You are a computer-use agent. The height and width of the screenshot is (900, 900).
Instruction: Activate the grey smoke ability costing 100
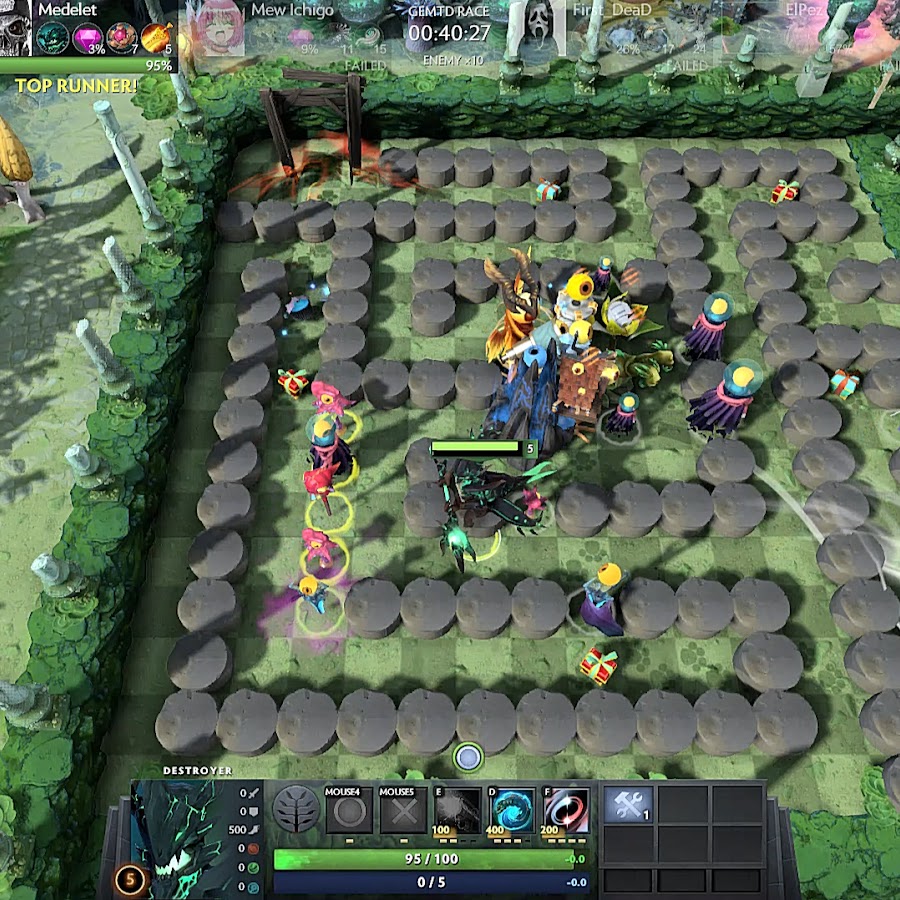pos(457,810)
